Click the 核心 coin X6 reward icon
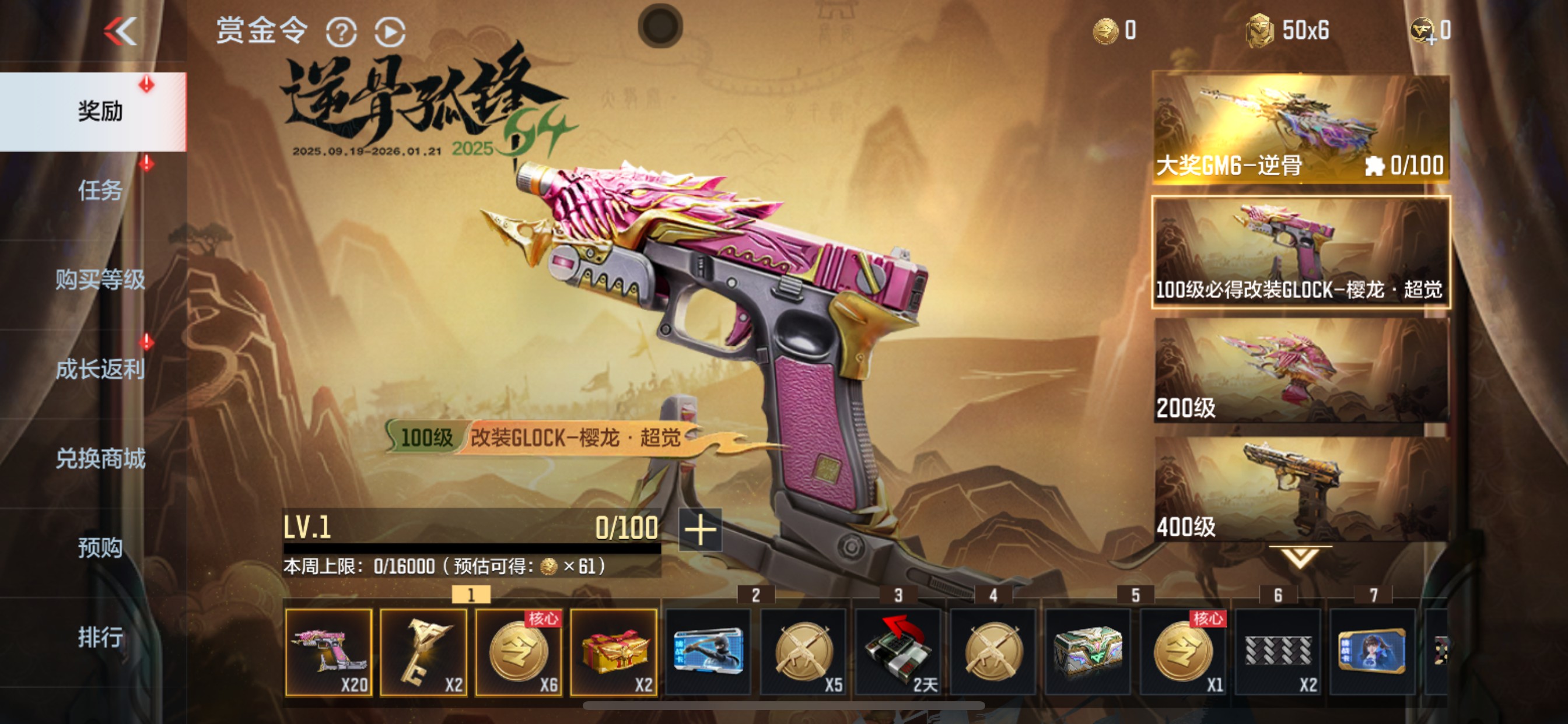This screenshot has height=724, width=1568. [x=519, y=652]
